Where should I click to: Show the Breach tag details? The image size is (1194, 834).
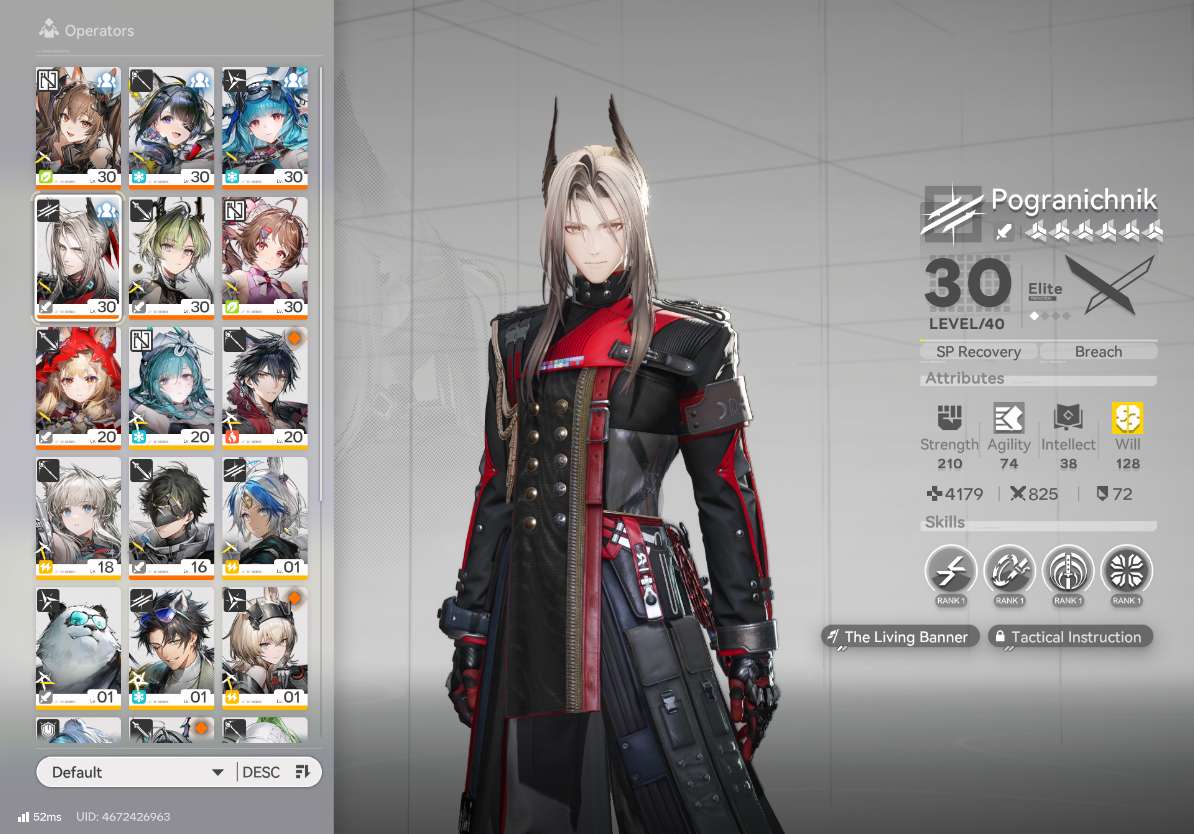pyautogui.click(x=1098, y=352)
